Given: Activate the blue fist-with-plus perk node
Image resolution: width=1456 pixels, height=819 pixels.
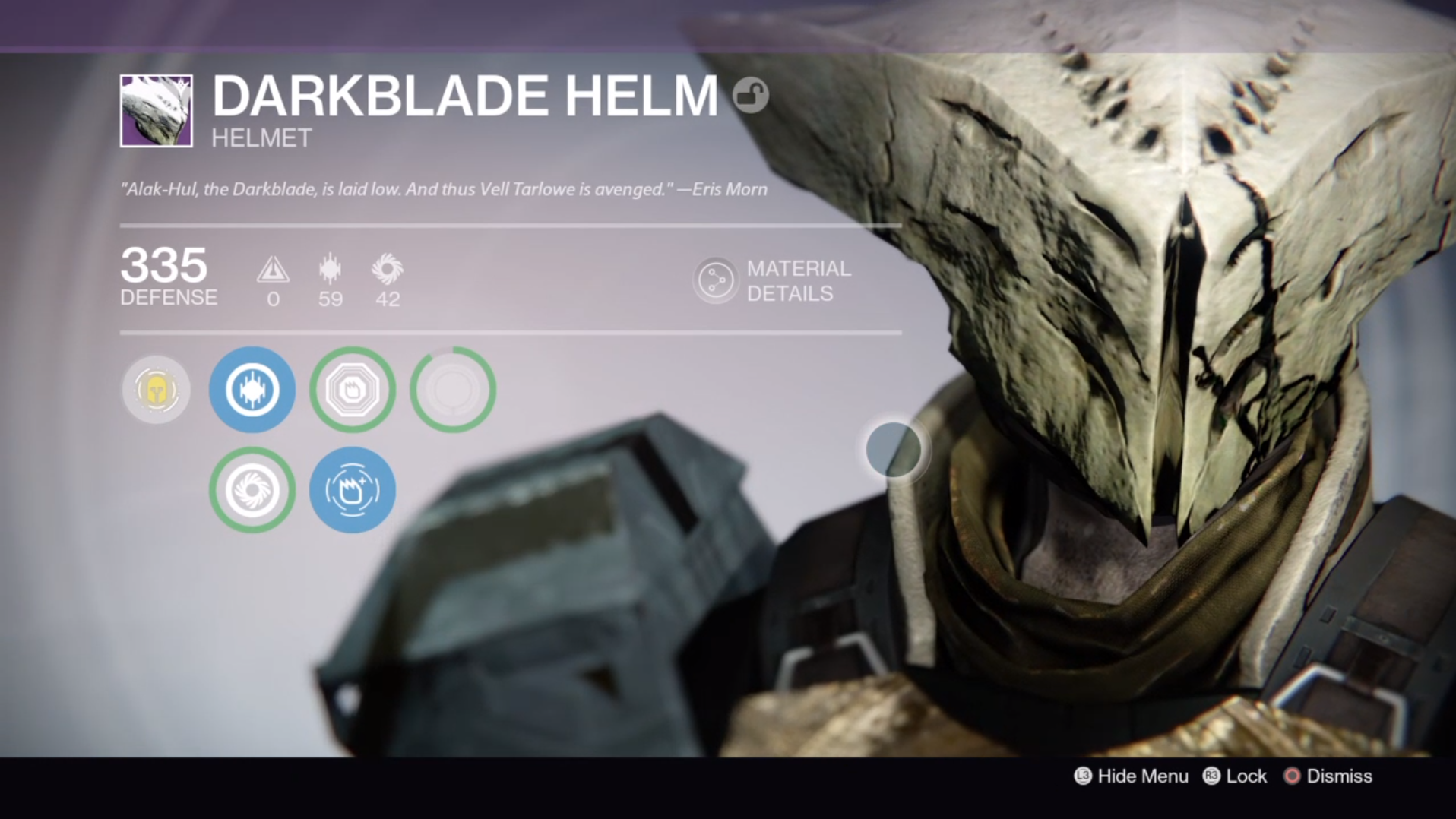Looking at the screenshot, I should (x=353, y=490).
